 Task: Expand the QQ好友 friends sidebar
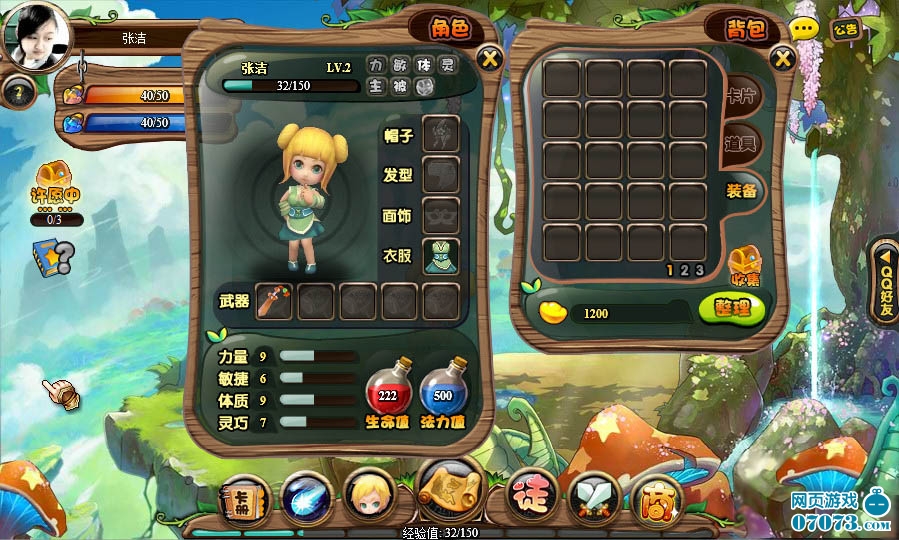(885, 281)
